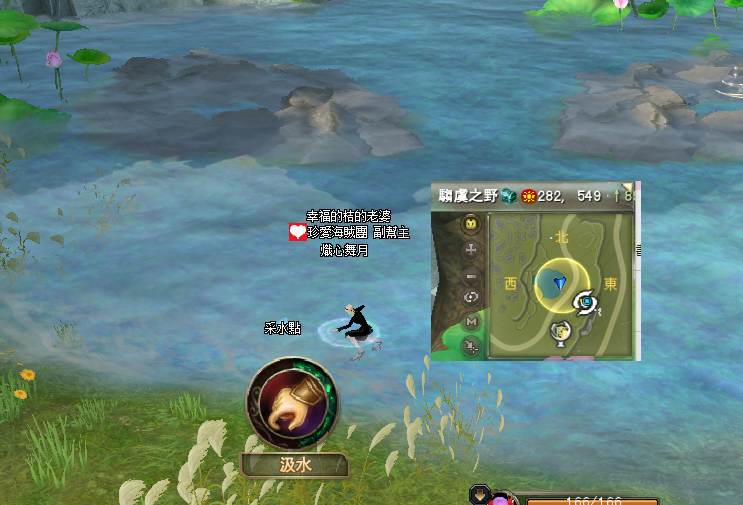Click the red sun icon by coordinates

(x=528, y=195)
